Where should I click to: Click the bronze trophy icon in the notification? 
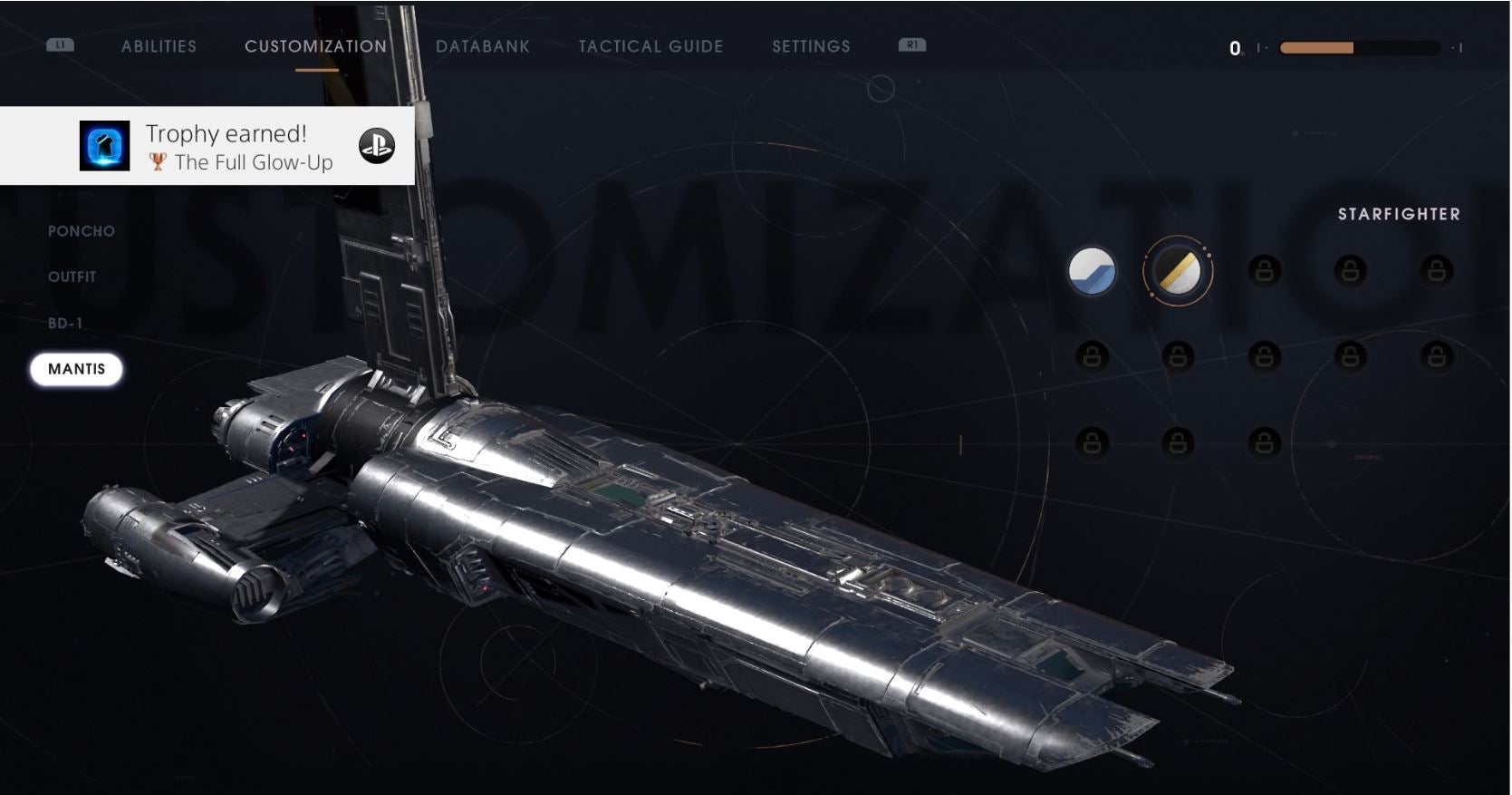(159, 162)
